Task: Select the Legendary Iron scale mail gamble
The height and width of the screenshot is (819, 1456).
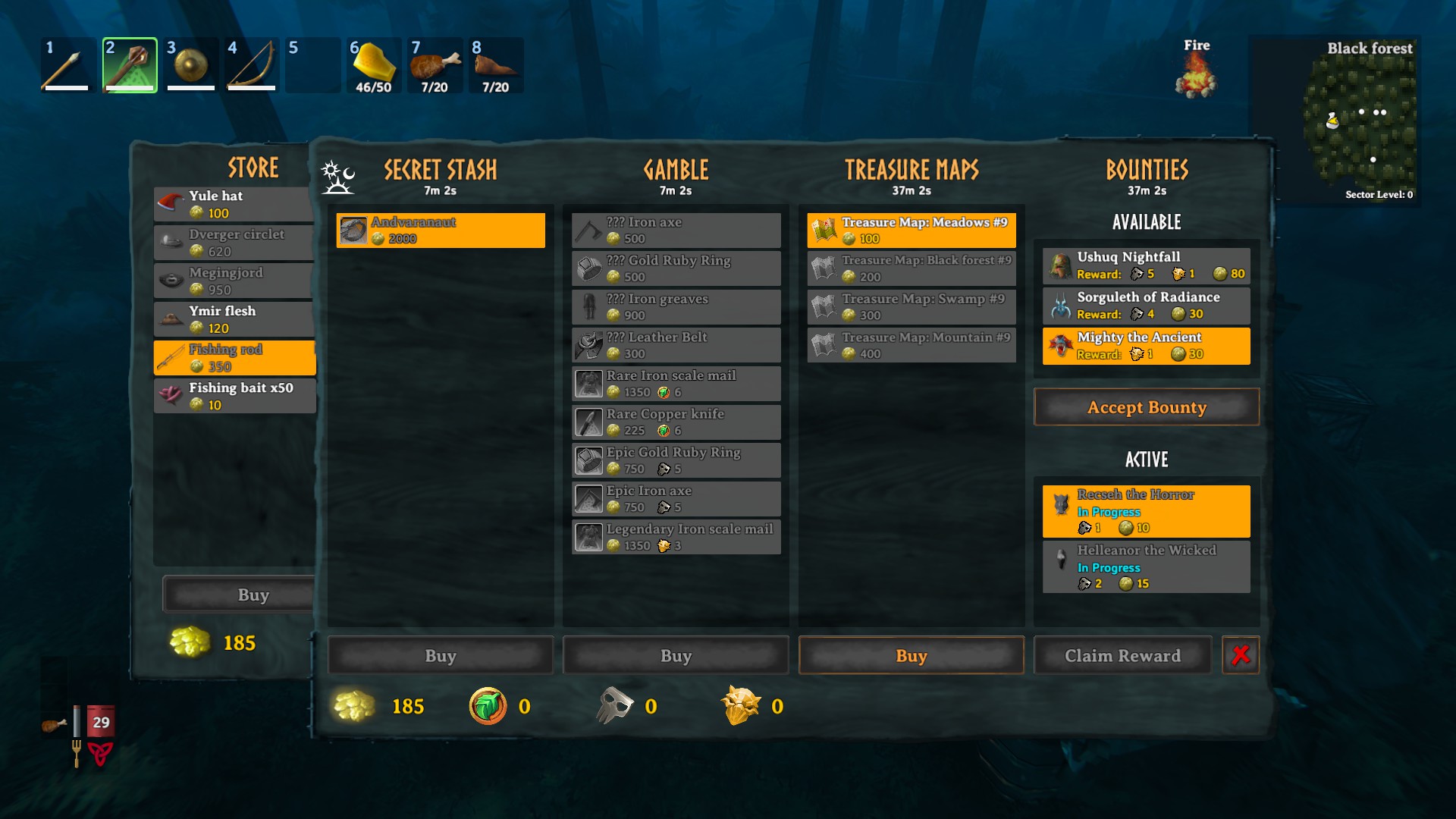Action: (x=675, y=537)
